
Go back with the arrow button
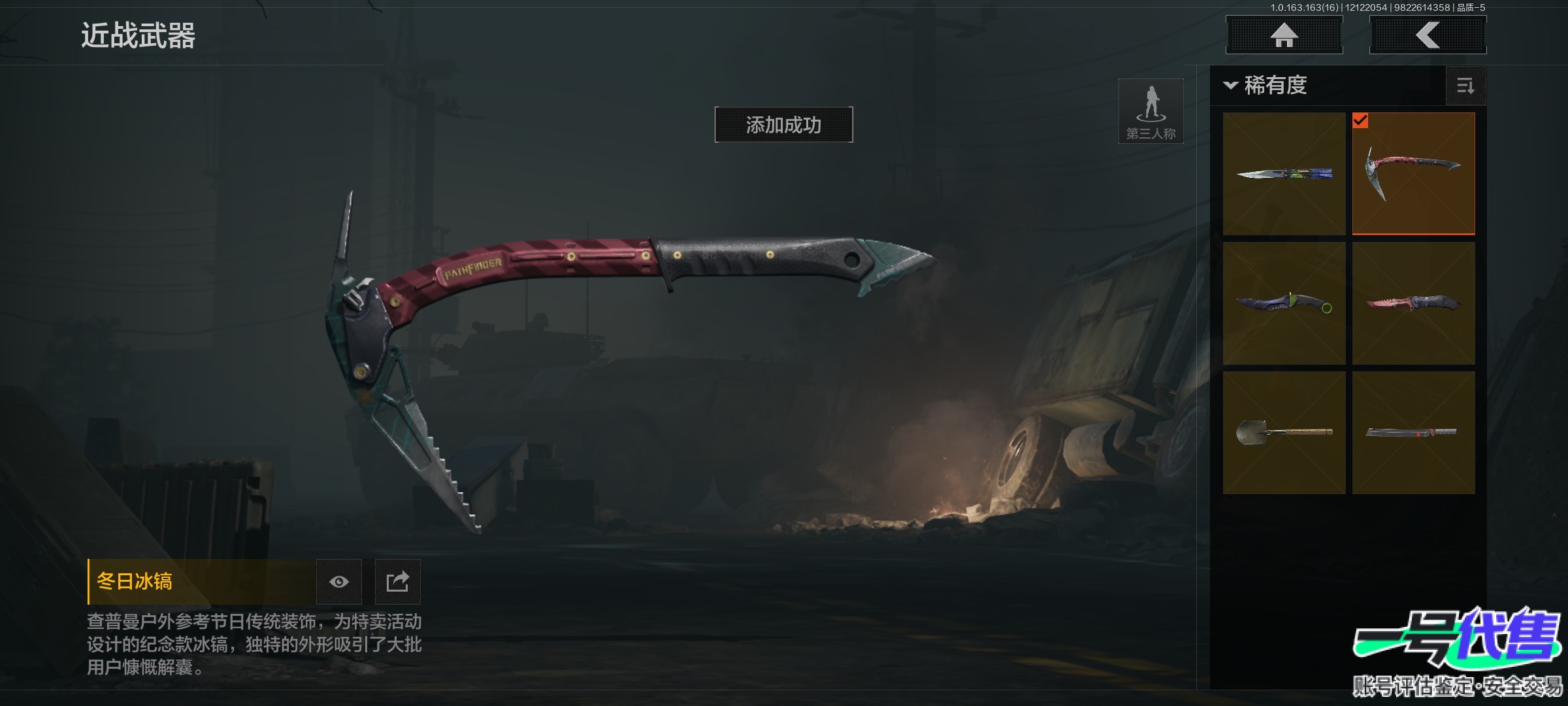click(1428, 35)
